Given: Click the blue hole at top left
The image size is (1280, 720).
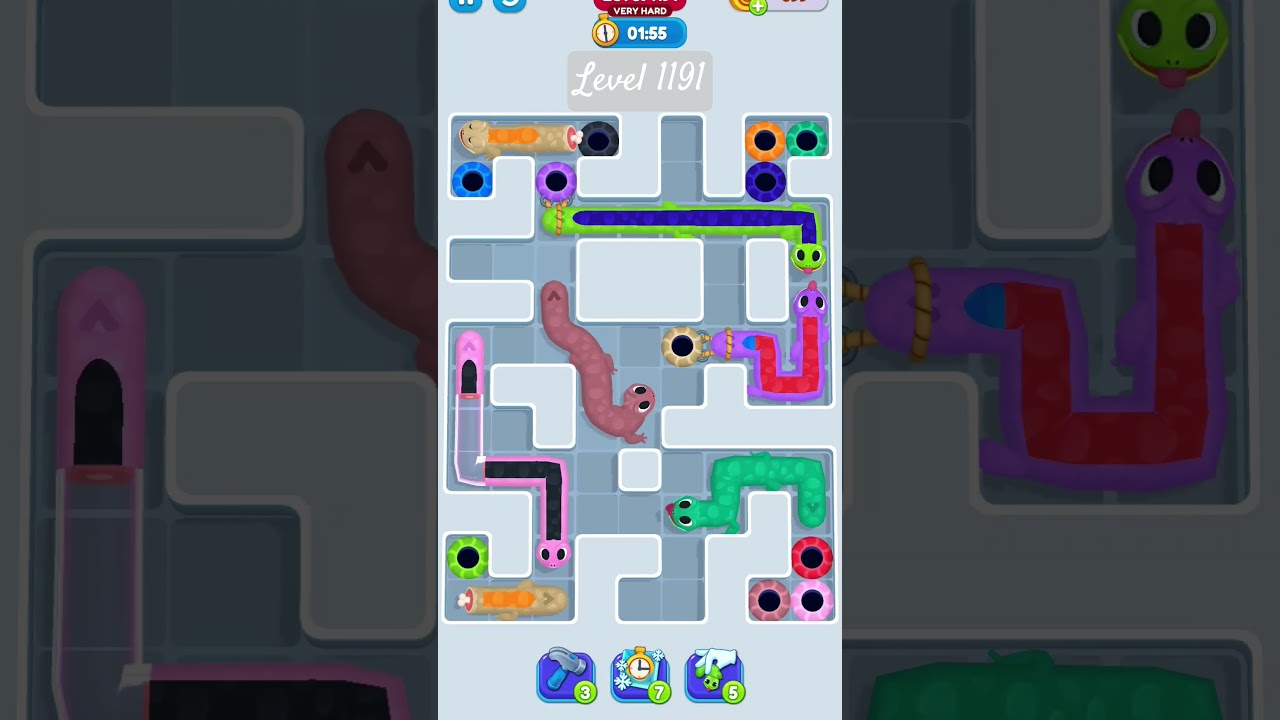Looking at the screenshot, I should [471, 181].
